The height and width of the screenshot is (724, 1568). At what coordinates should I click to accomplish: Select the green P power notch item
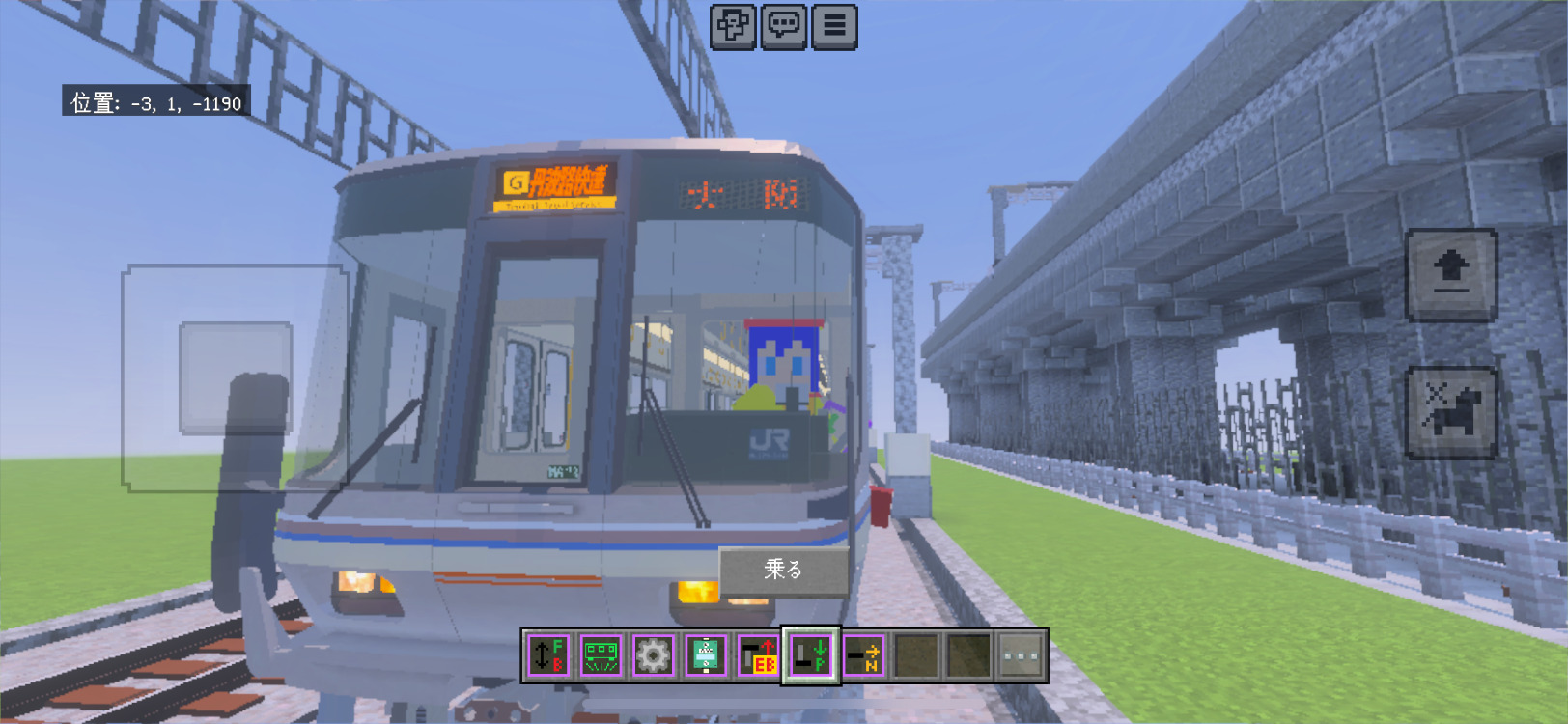pos(810,656)
